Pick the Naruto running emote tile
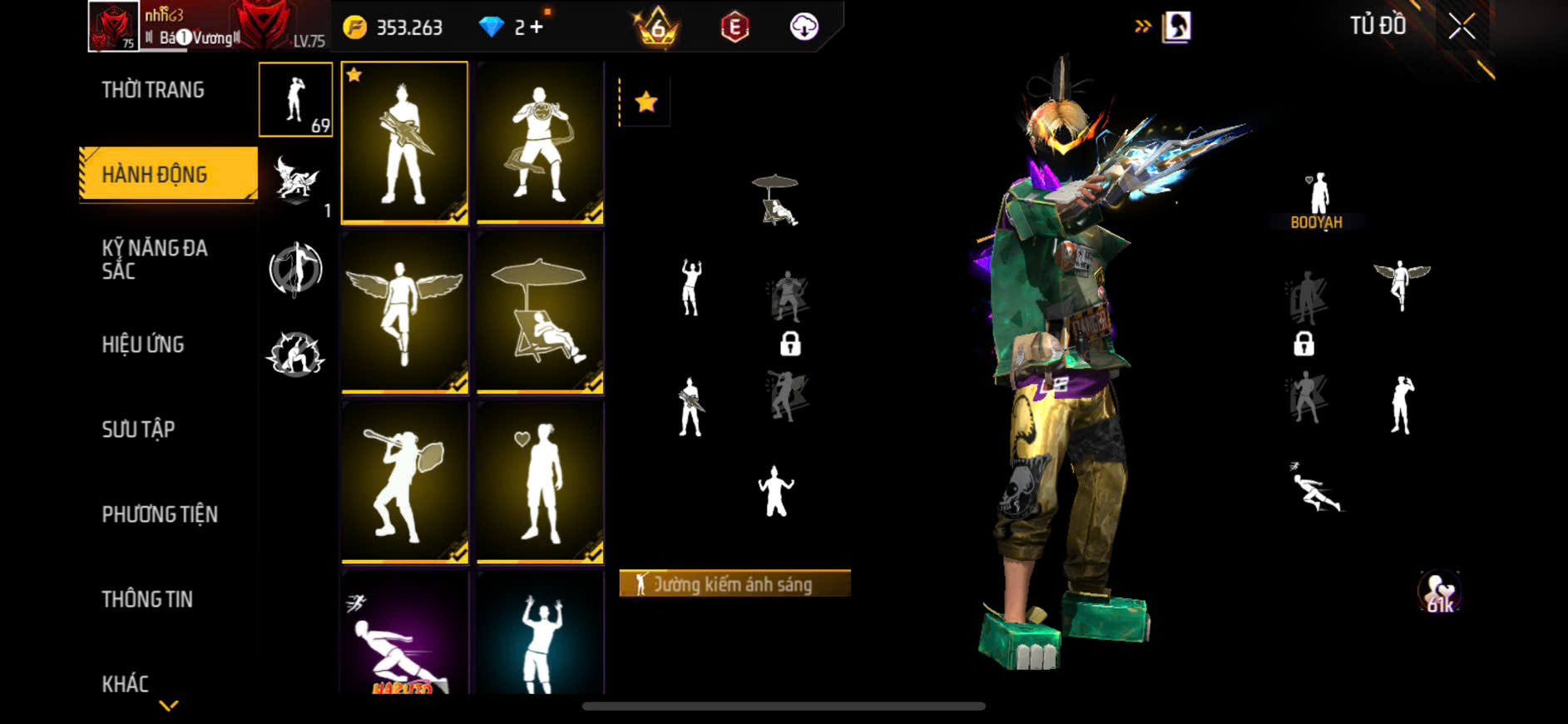 (x=404, y=634)
